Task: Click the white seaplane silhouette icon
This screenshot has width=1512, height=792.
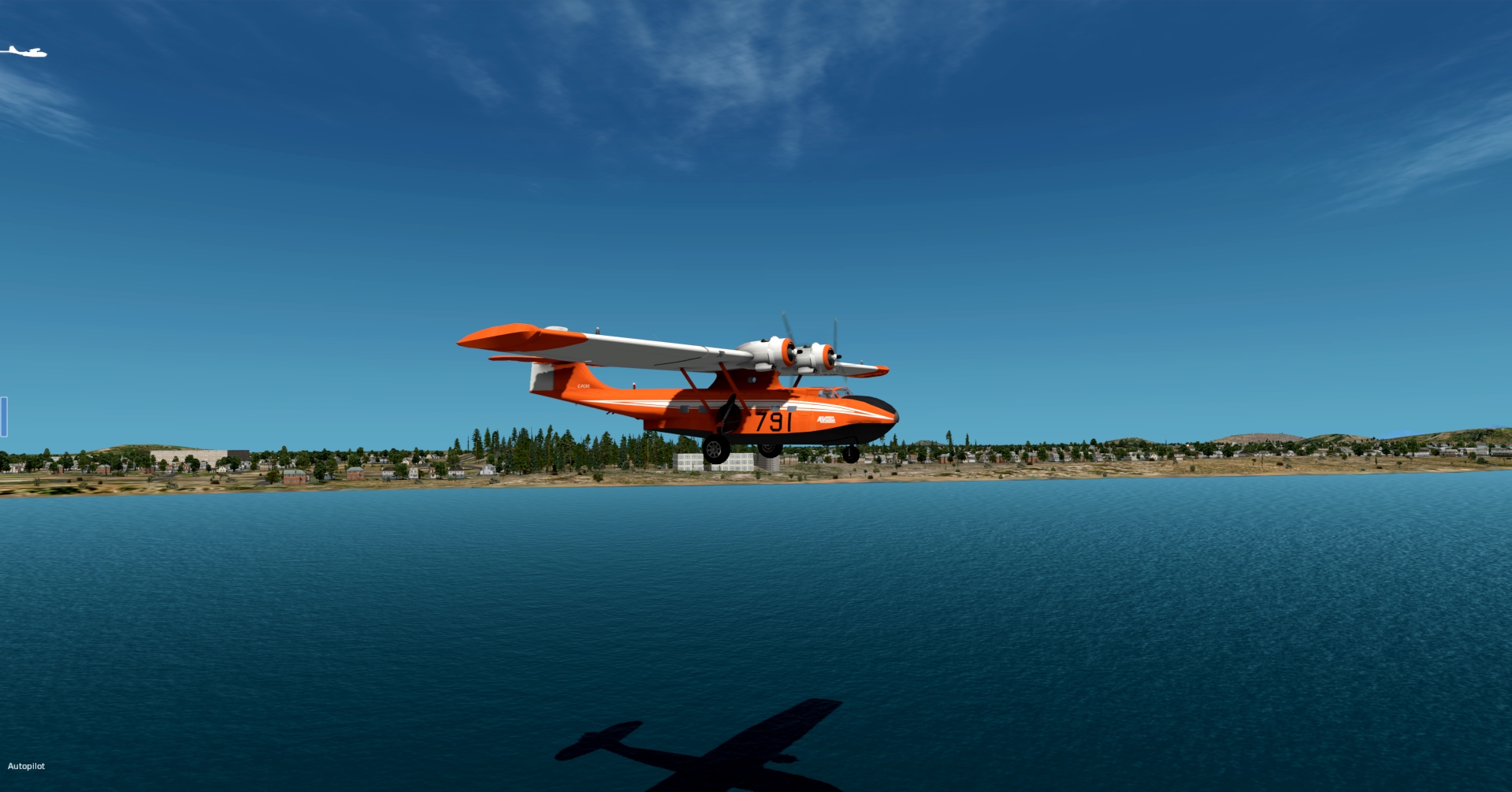Action: pyautogui.click(x=24, y=52)
